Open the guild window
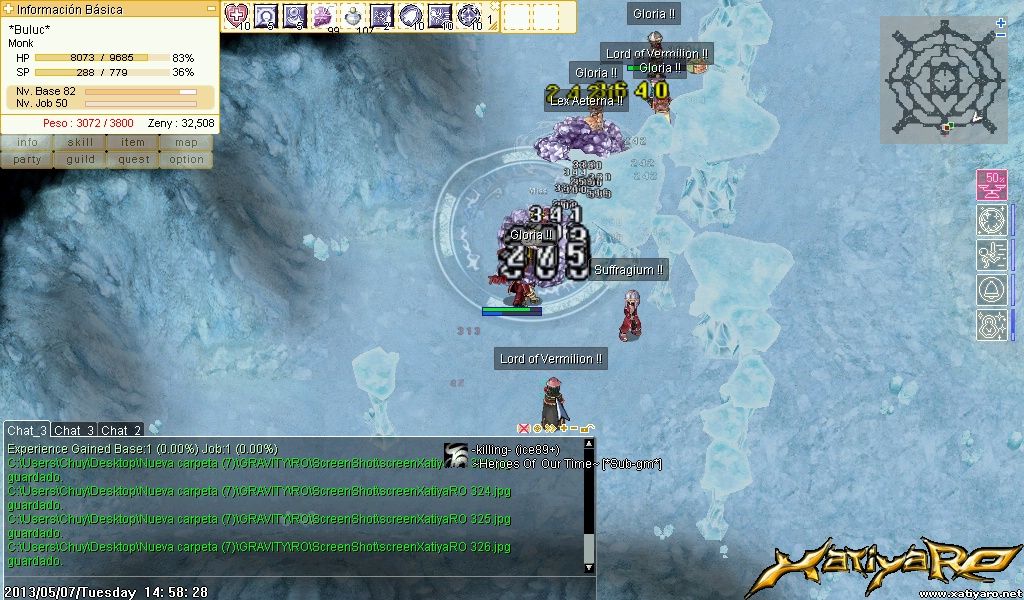 (80, 159)
